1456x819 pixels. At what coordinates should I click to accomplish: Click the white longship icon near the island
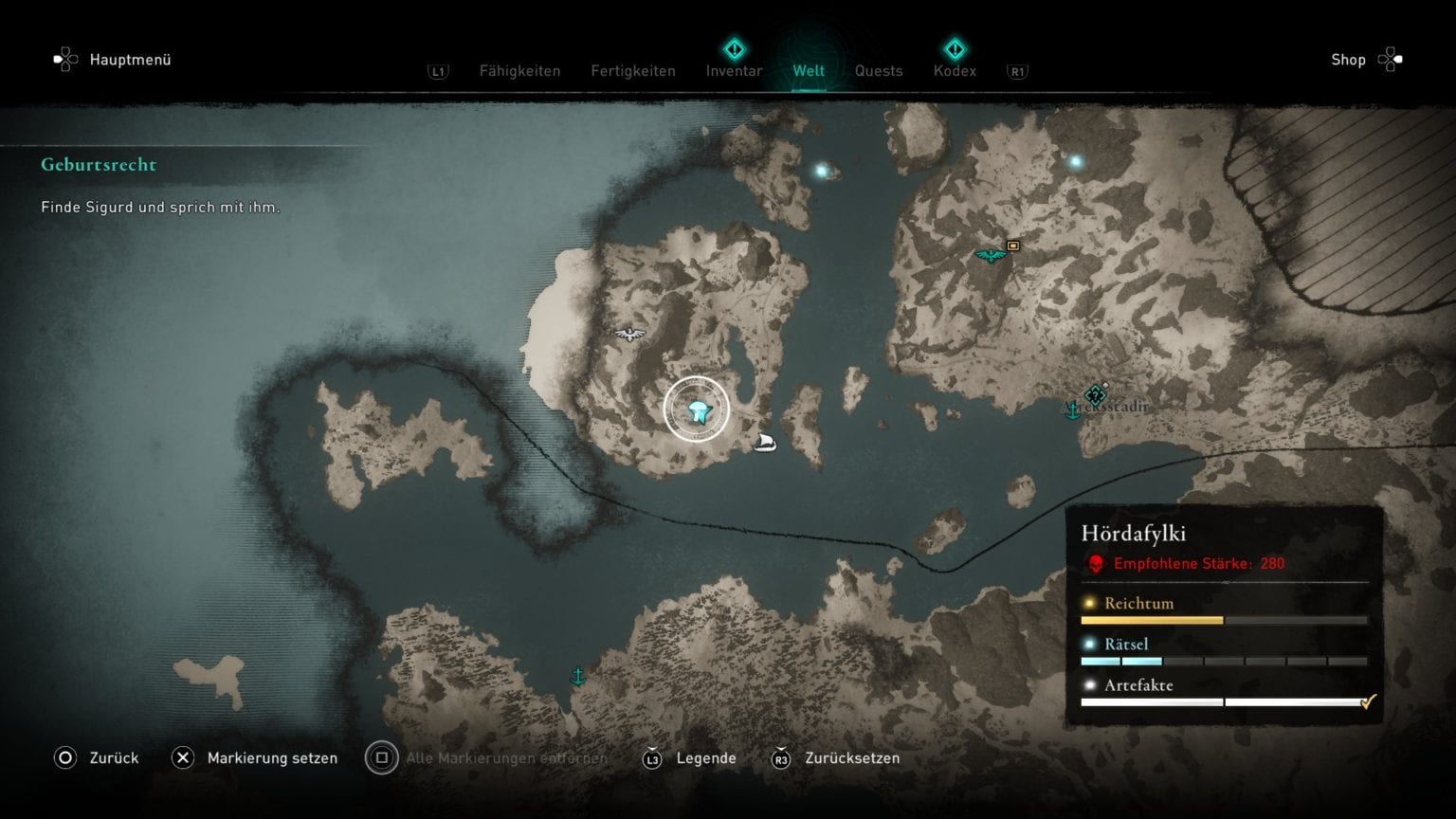pyautogui.click(x=764, y=441)
